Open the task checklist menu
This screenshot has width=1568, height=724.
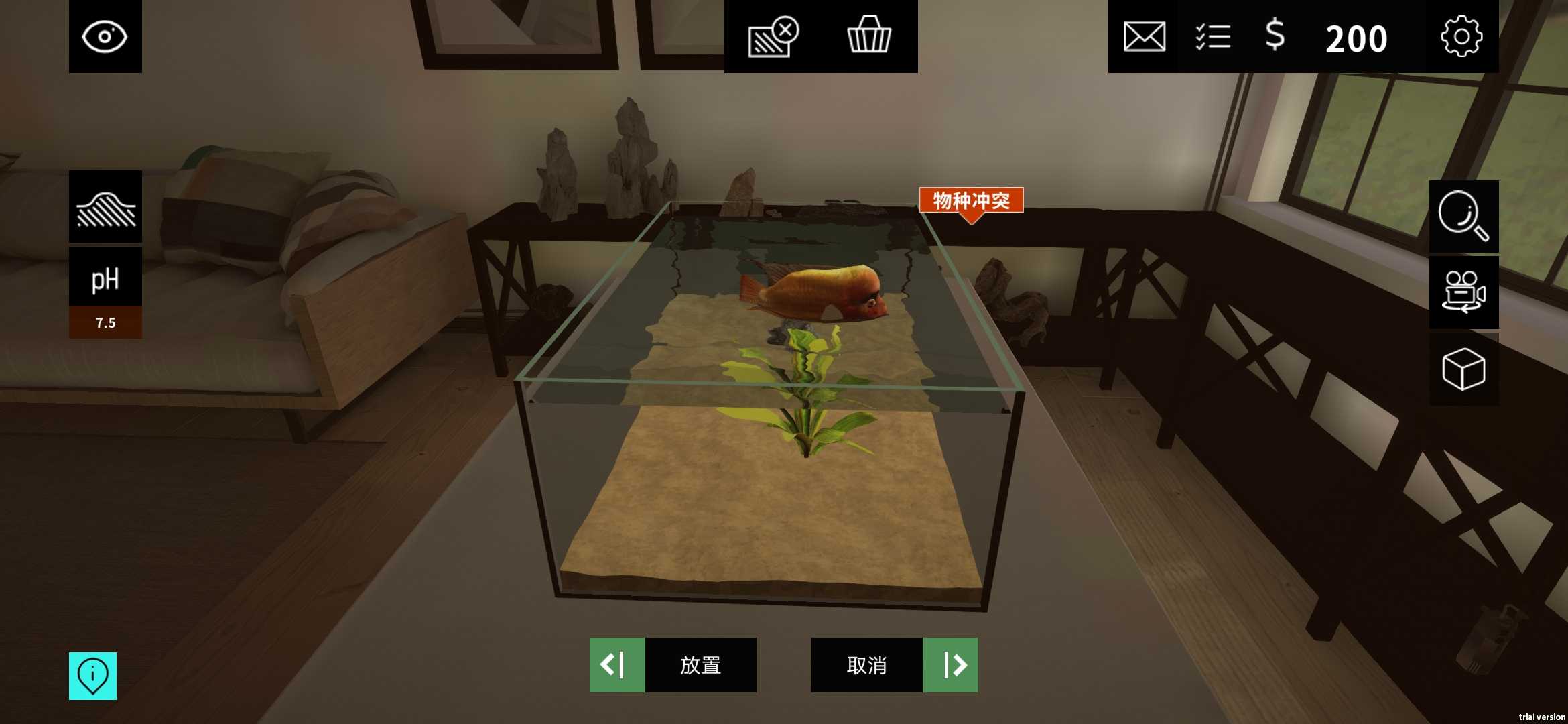coord(1212,37)
